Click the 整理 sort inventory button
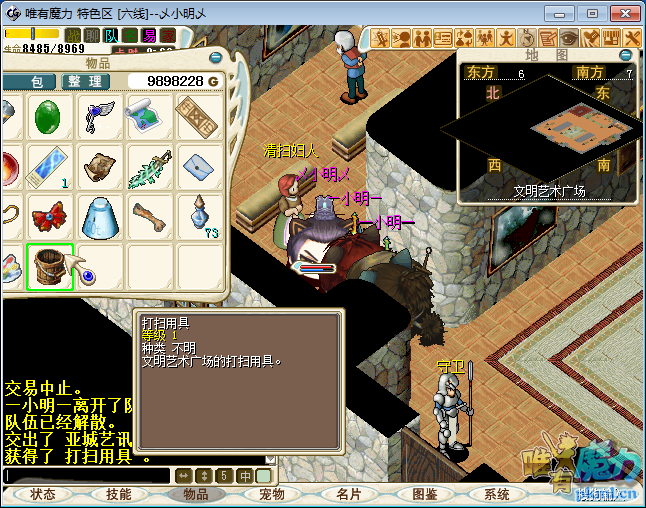The image size is (646, 508). tap(86, 81)
